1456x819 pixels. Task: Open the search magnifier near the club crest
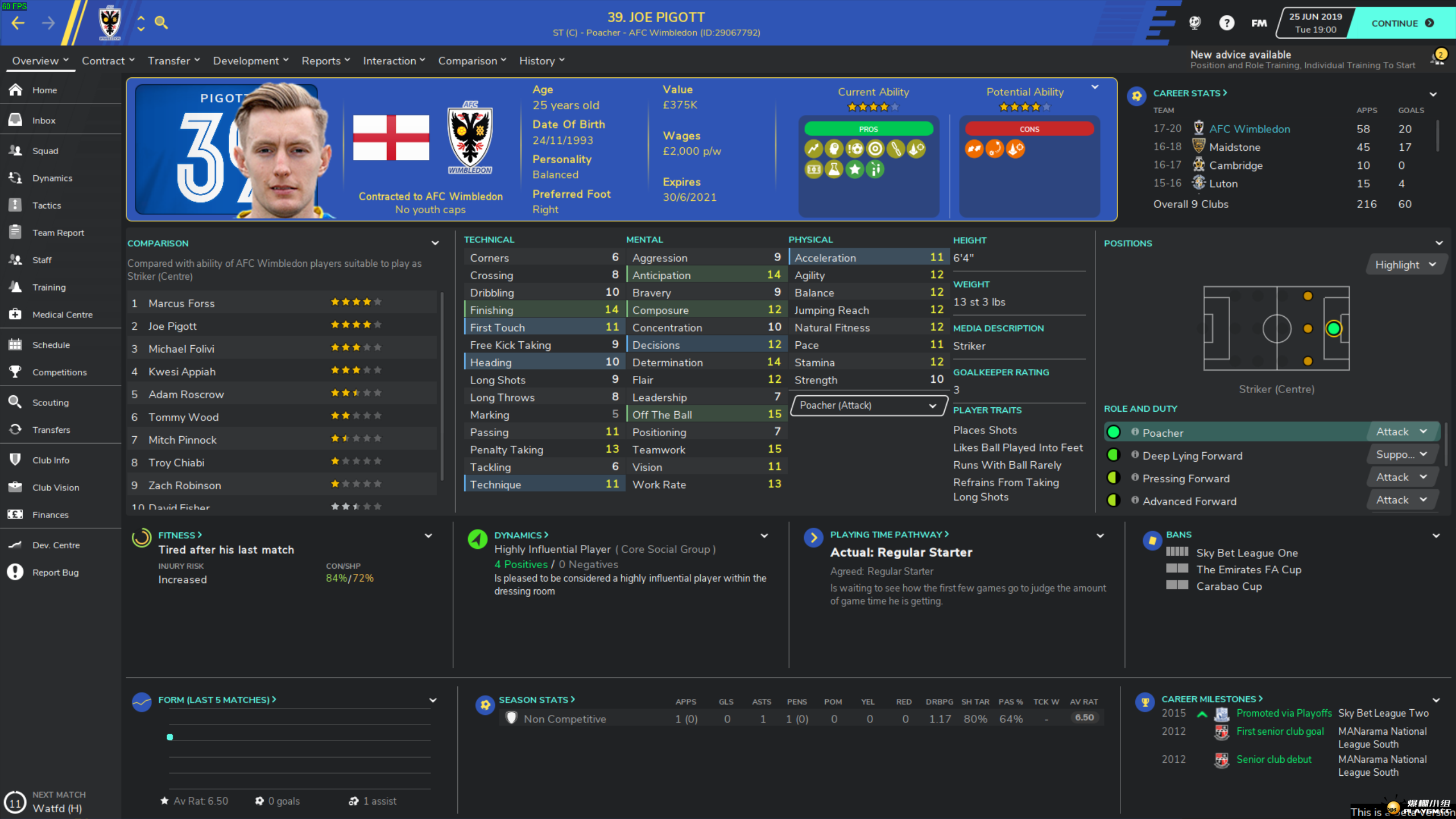pos(162,23)
